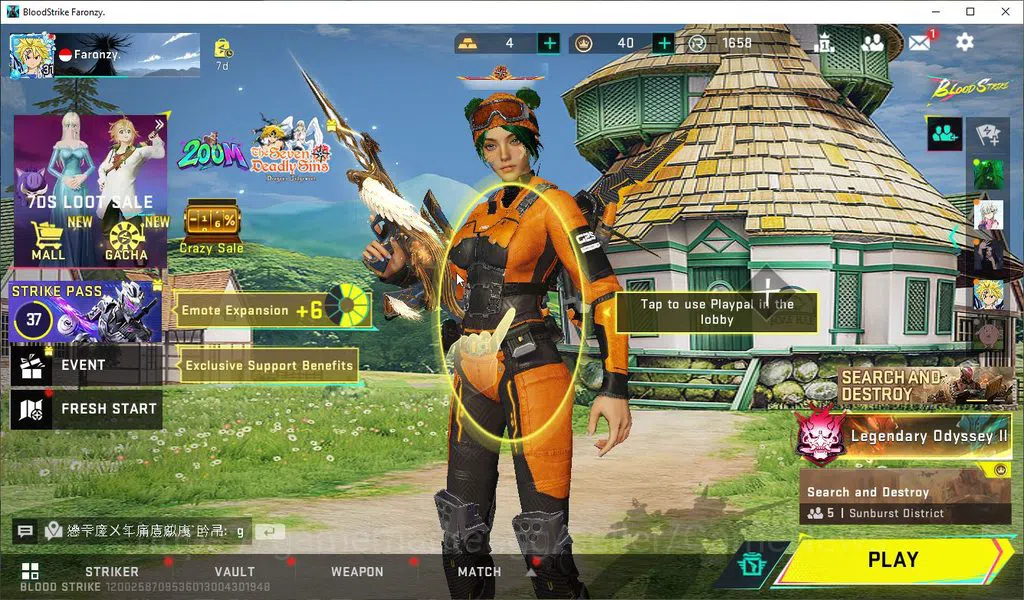1024x600 pixels.
Task: Open the WEAPON tab
Action: pyautogui.click(x=357, y=572)
